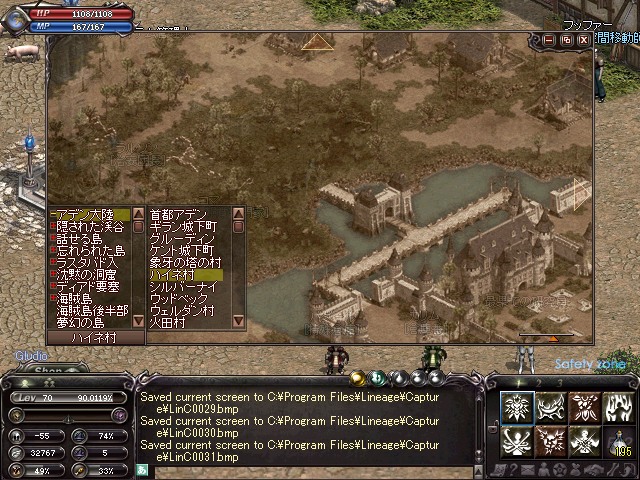Select グルーディン town entry
Viewport: 640px width, 480px height.
tap(180, 238)
